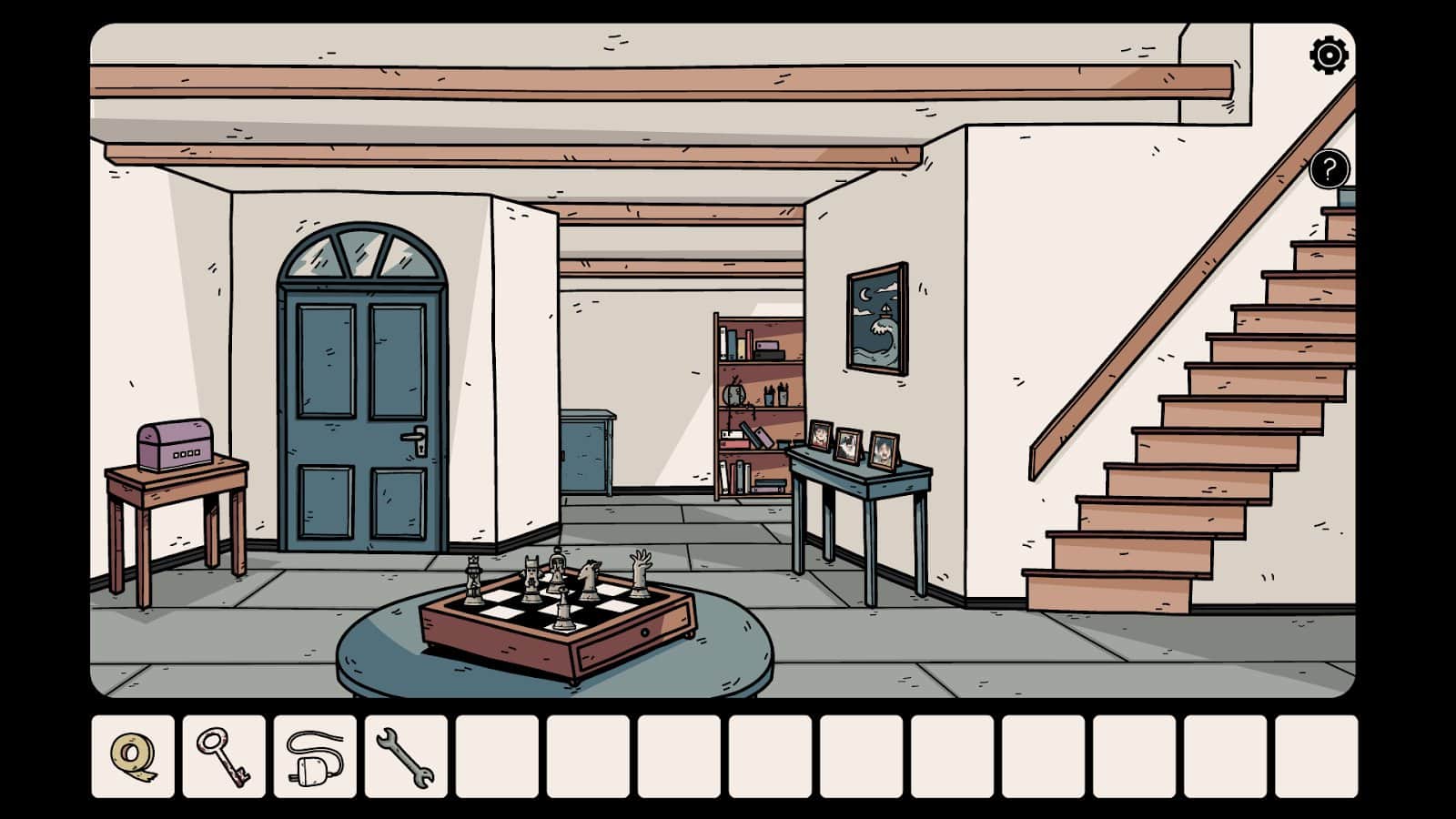This screenshot has width=1456, height=819.
Task: Inspect the wave painting on the wall
Action: point(877,318)
